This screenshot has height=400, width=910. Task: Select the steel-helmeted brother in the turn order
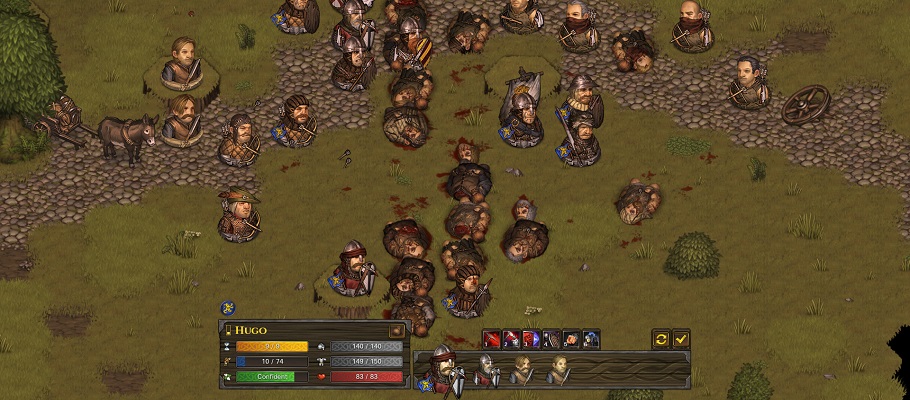(486, 371)
